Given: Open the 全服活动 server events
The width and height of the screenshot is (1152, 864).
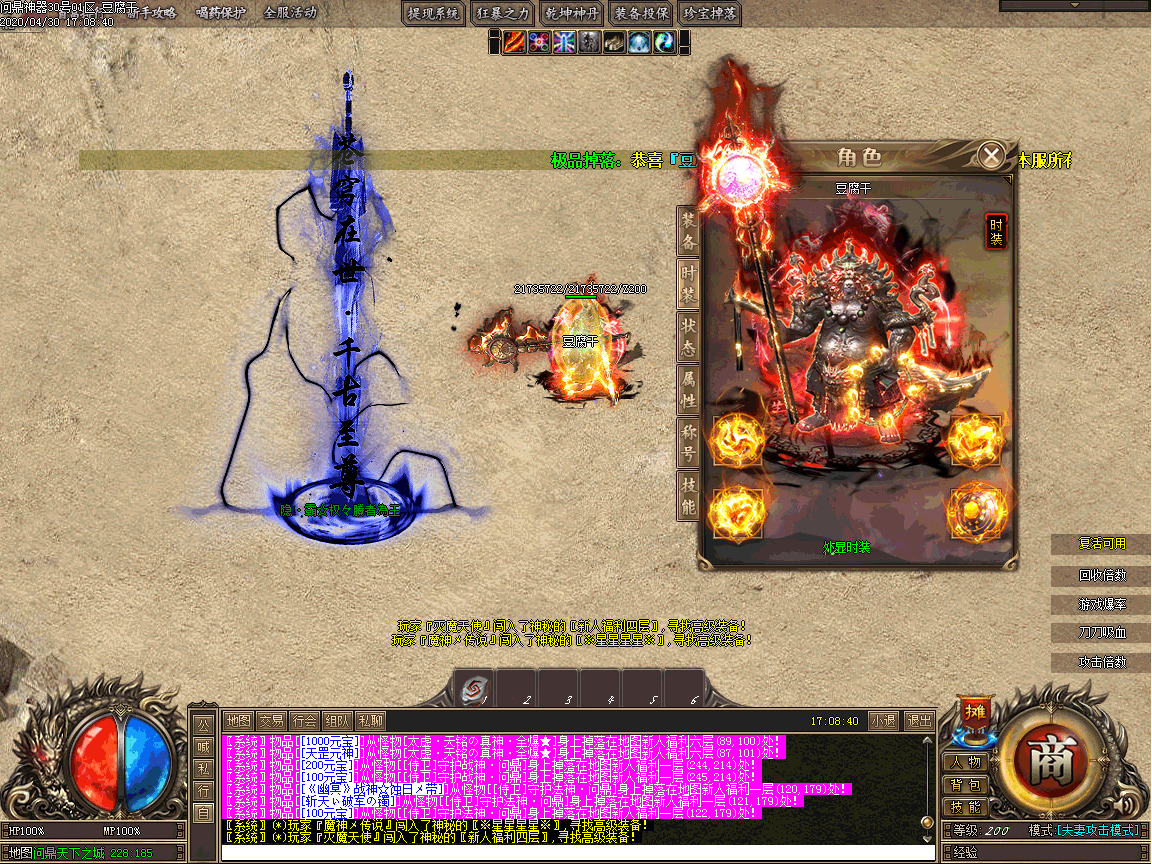Looking at the screenshot, I should [x=290, y=13].
